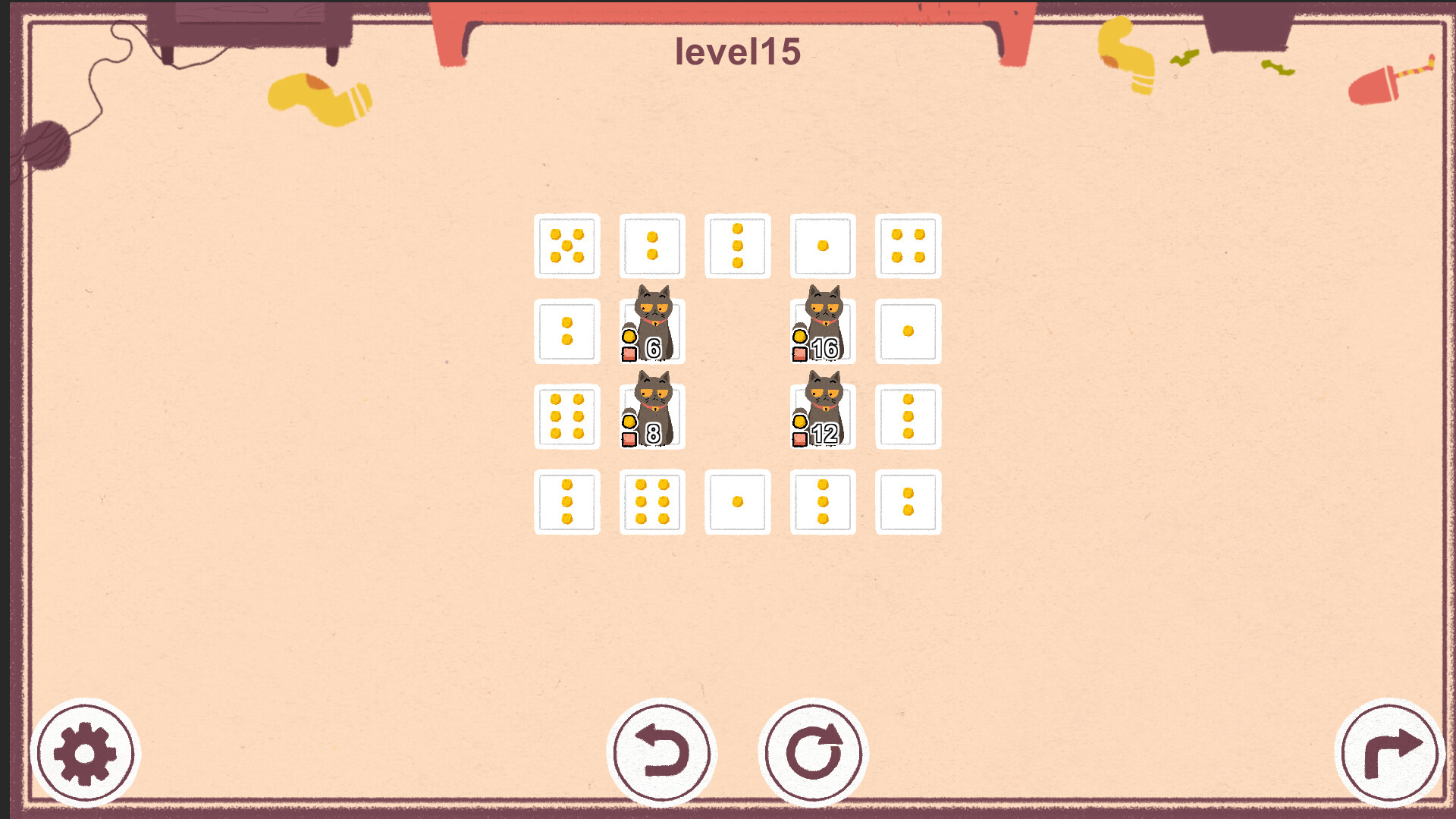Click the one-dot die right of cat 16

[x=908, y=331]
